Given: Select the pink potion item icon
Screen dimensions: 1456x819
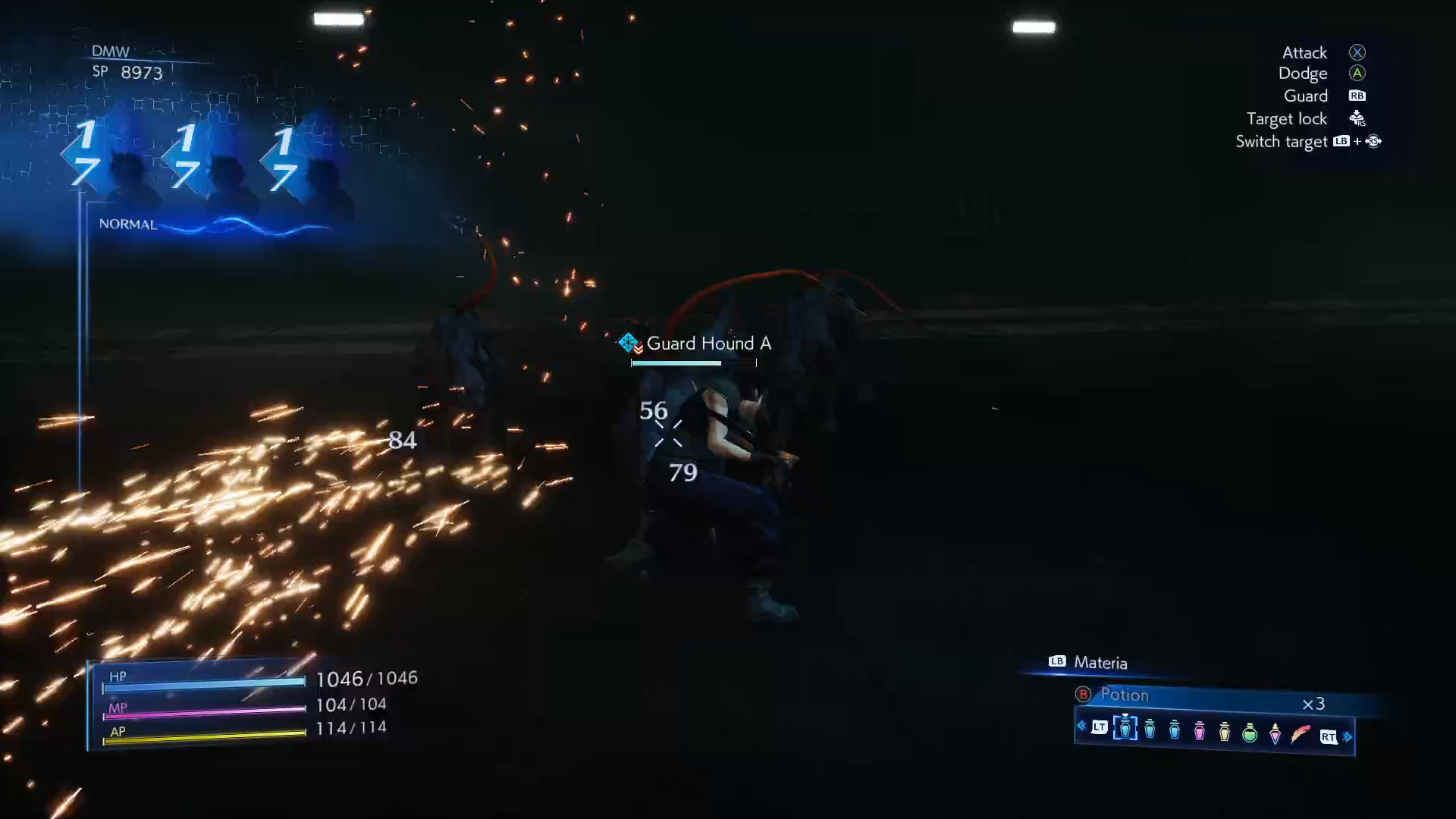Looking at the screenshot, I should 1199,730.
